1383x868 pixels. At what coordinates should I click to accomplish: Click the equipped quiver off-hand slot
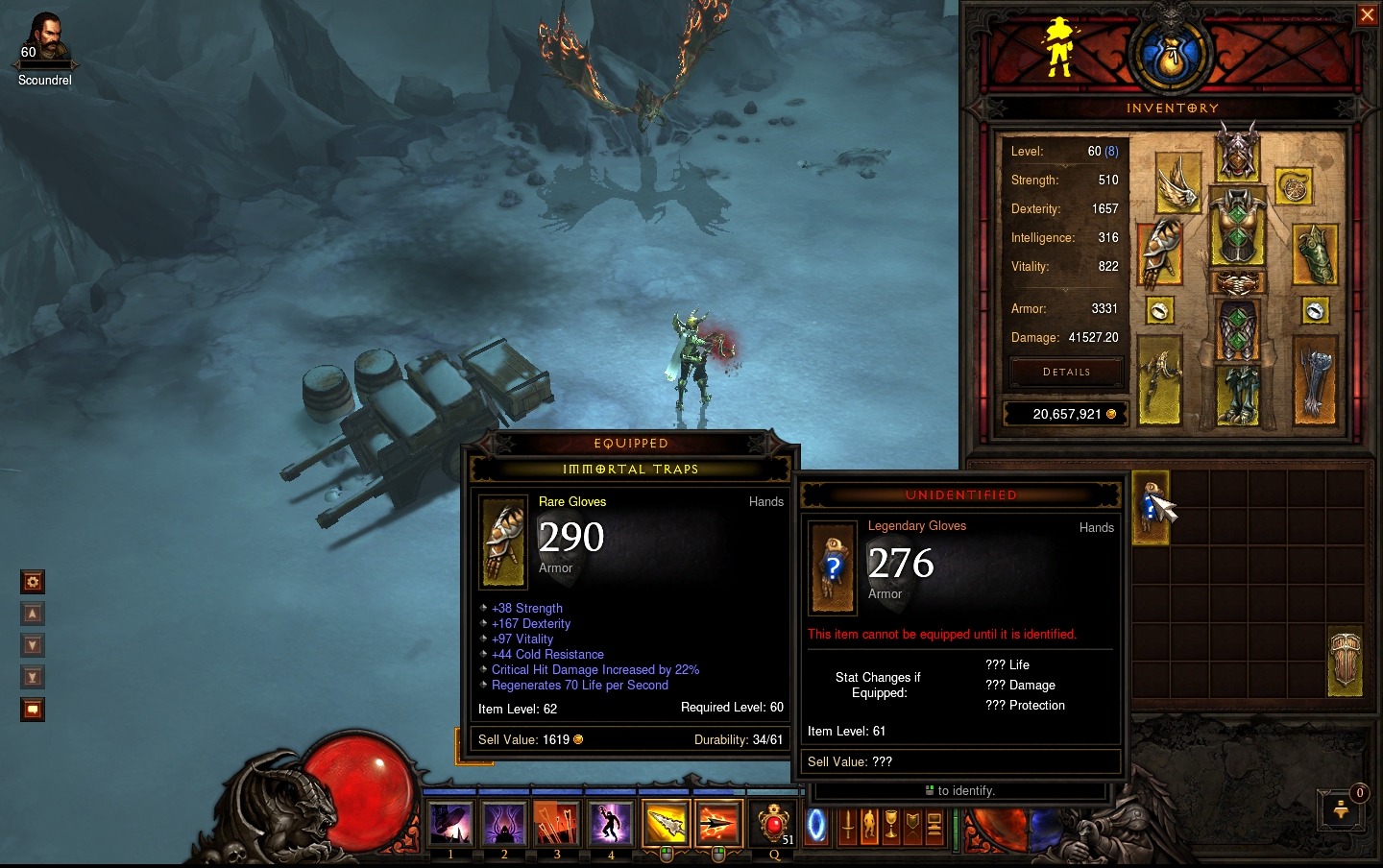[x=1315, y=380]
